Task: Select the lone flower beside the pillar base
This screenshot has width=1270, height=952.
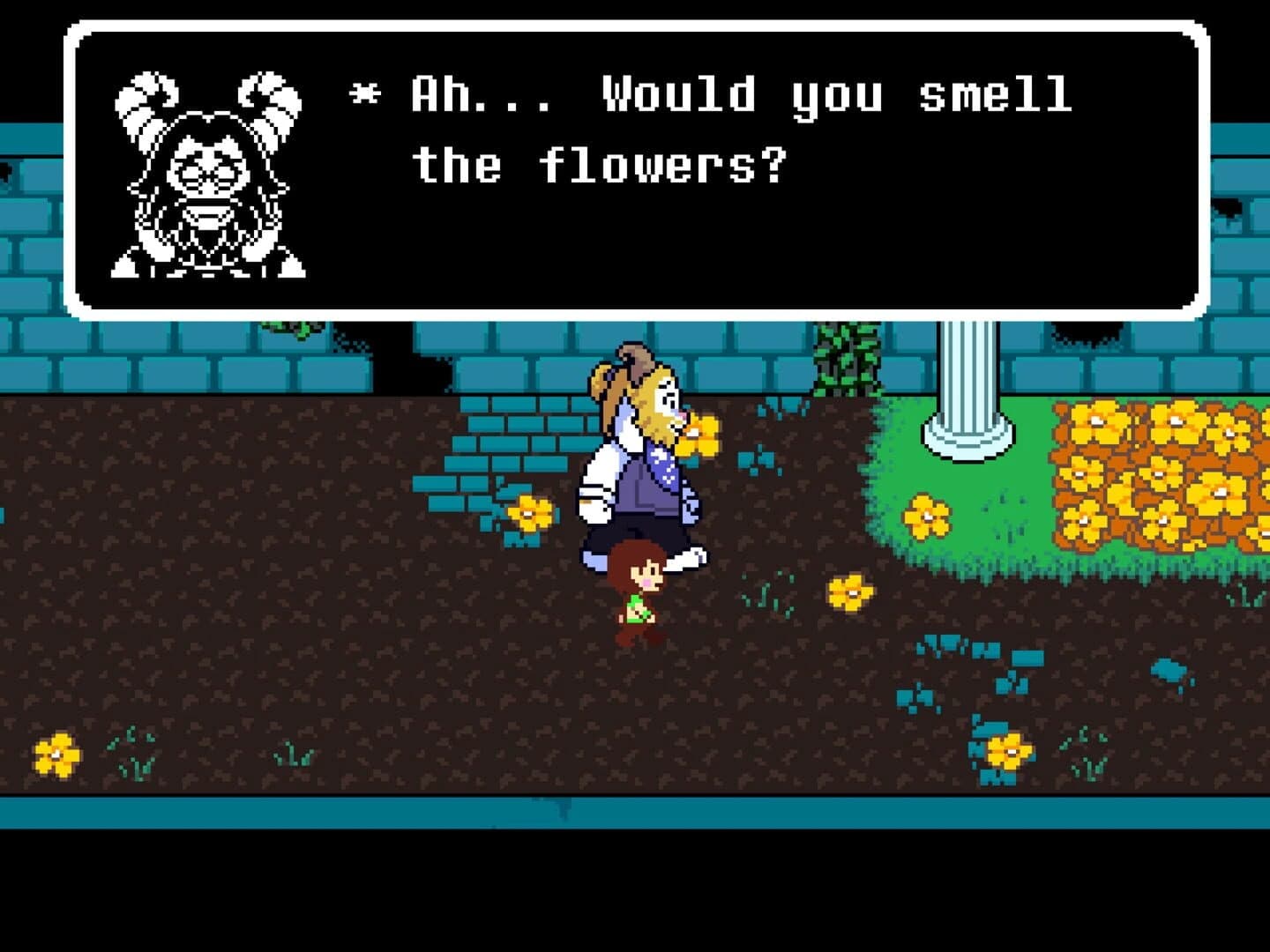Action: (926, 516)
